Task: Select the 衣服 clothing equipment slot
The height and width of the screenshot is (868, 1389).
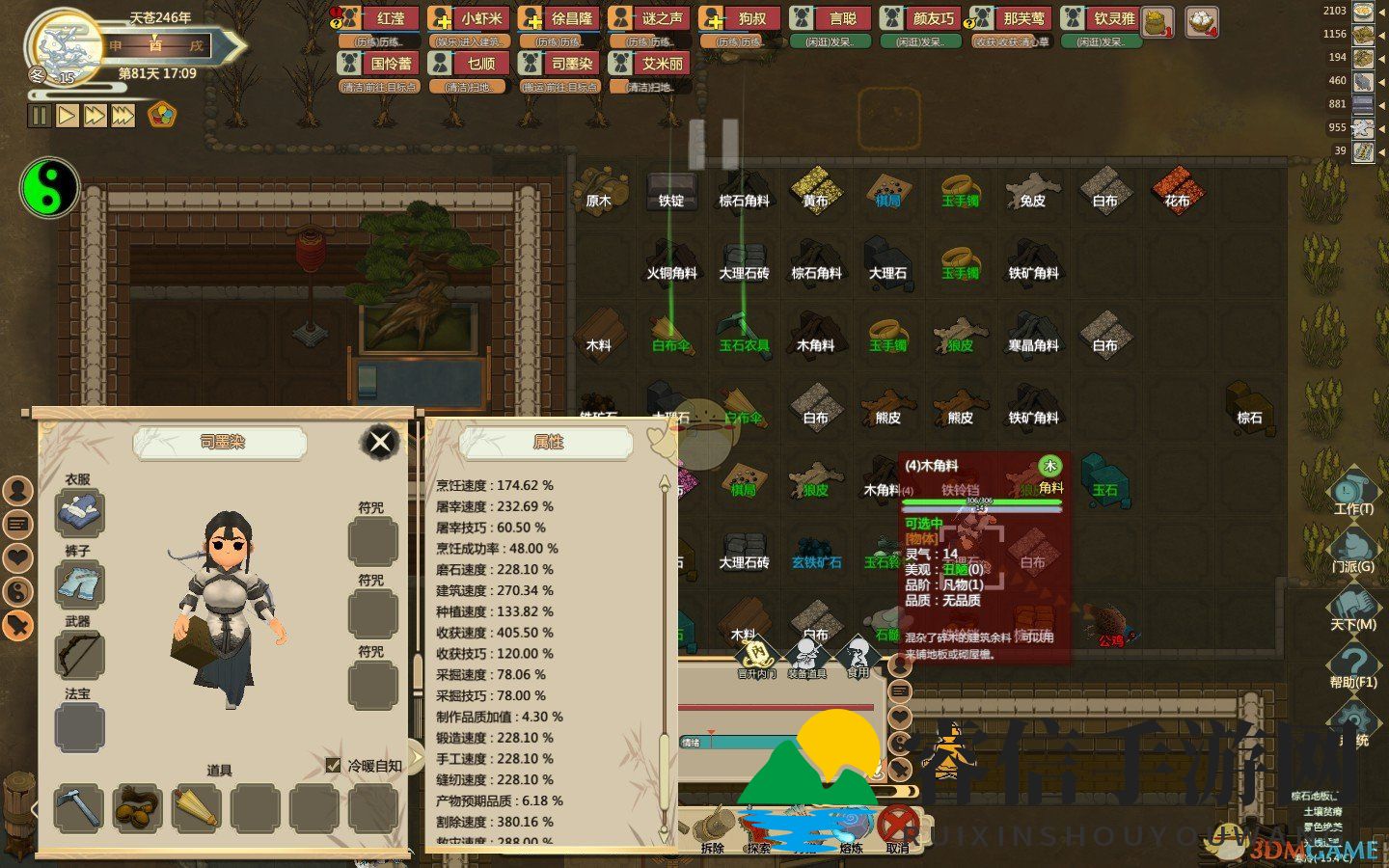Action: [x=79, y=512]
